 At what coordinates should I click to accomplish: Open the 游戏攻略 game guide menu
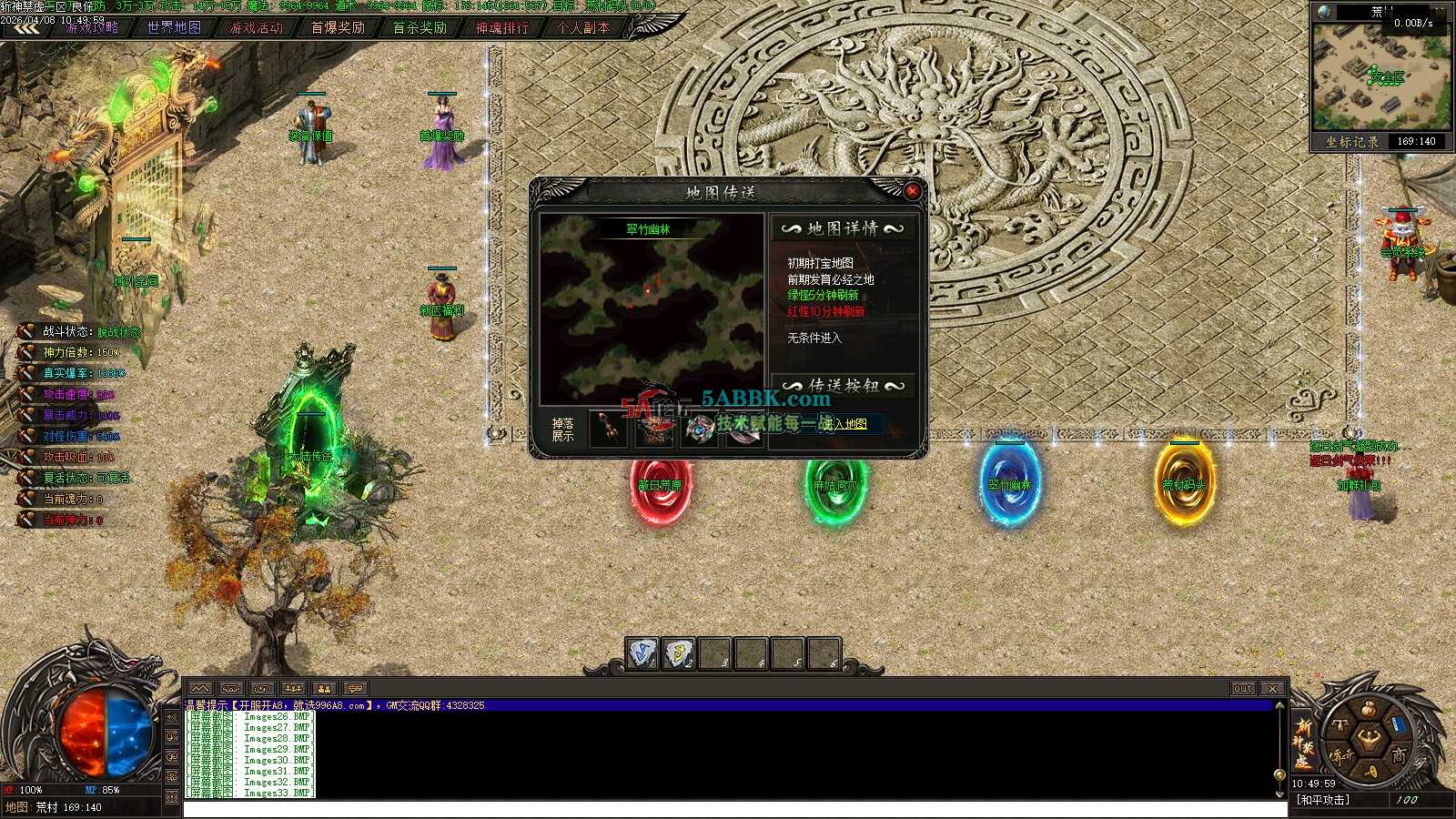coord(91,27)
